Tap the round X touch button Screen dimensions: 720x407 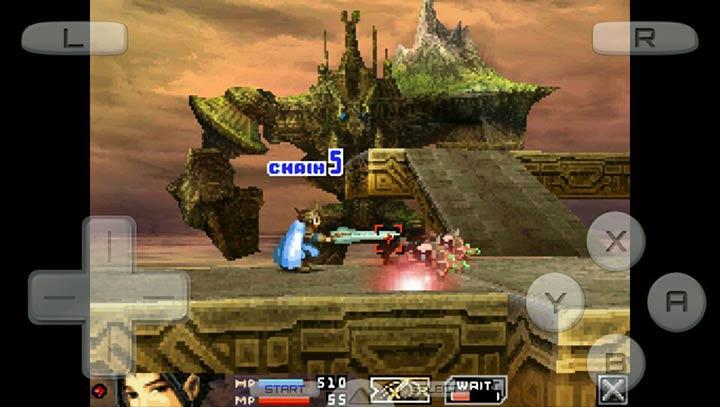click(616, 241)
